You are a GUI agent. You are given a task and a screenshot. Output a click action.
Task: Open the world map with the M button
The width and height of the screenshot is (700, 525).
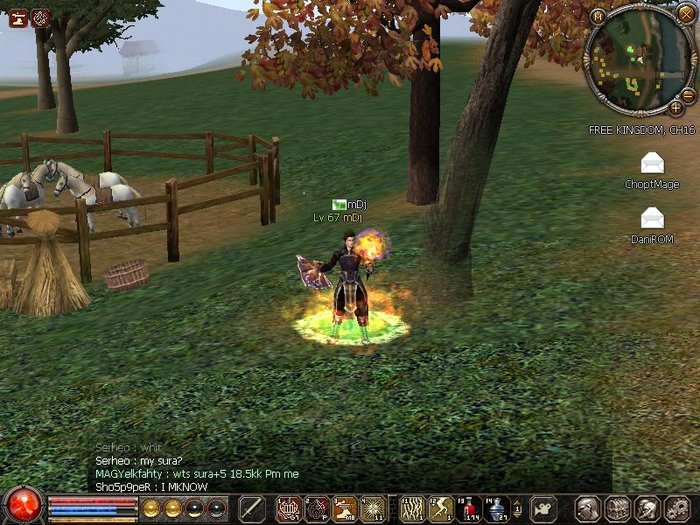coord(598,17)
